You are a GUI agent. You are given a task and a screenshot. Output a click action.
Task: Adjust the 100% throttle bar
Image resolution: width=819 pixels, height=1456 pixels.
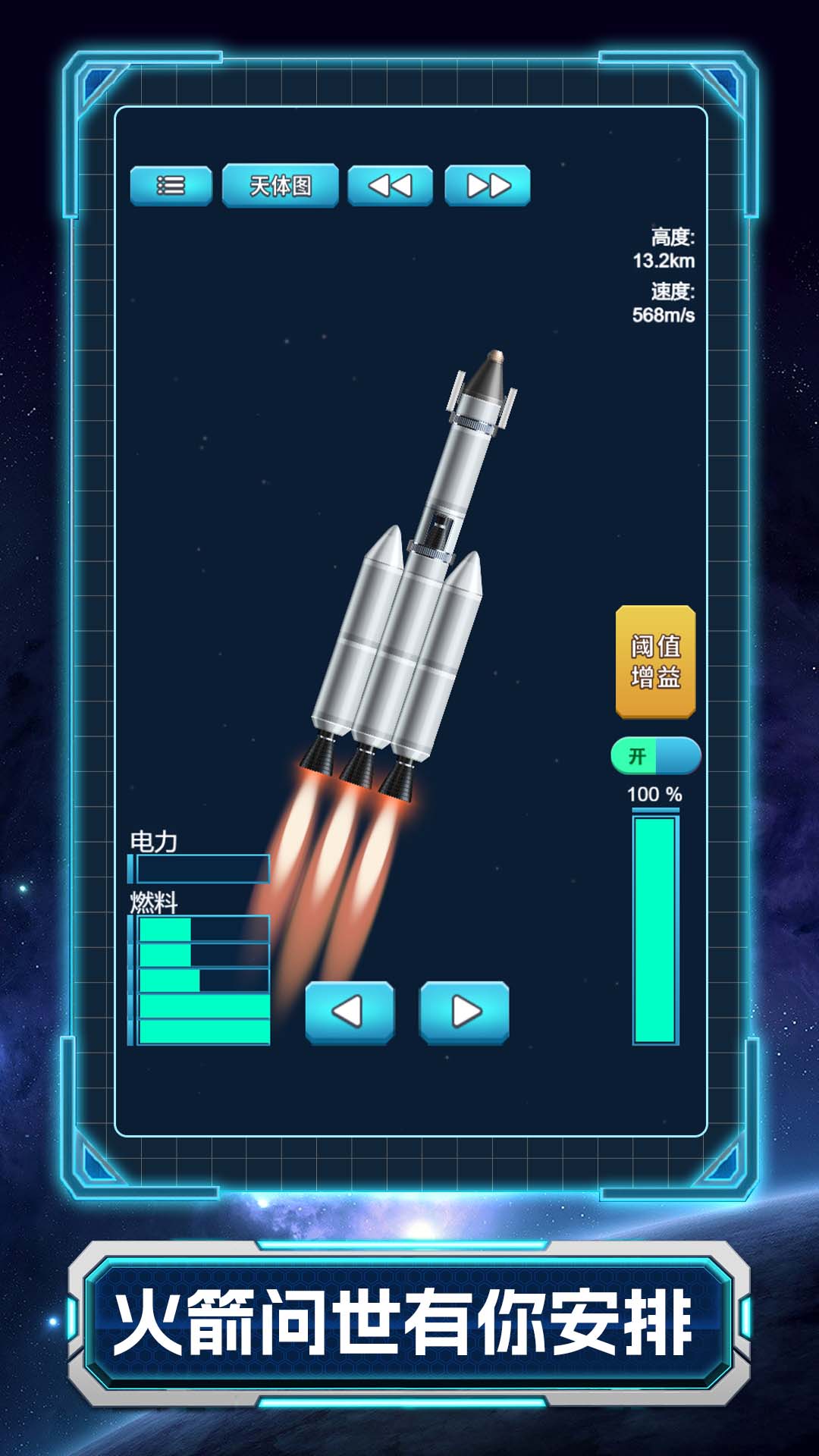[655, 929]
